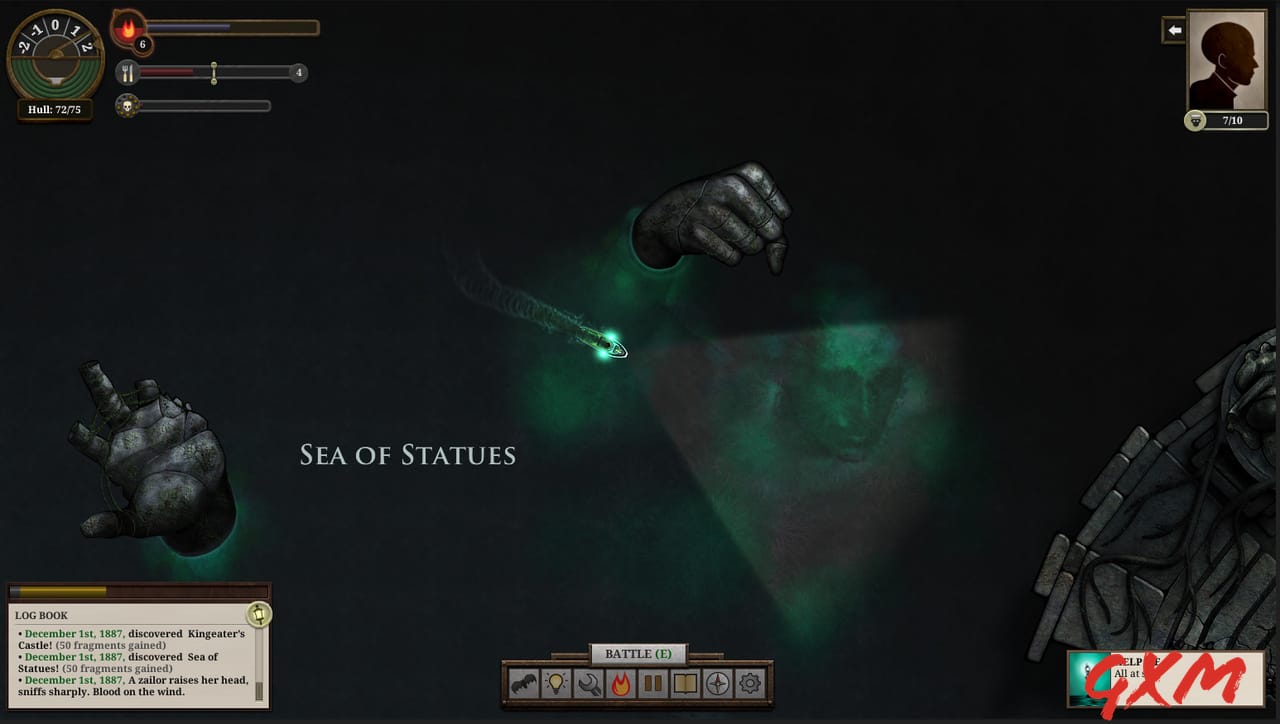Image resolution: width=1280 pixels, height=724 pixels.
Task: Send out the zee-bat with the bat icon
Action: pos(523,684)
